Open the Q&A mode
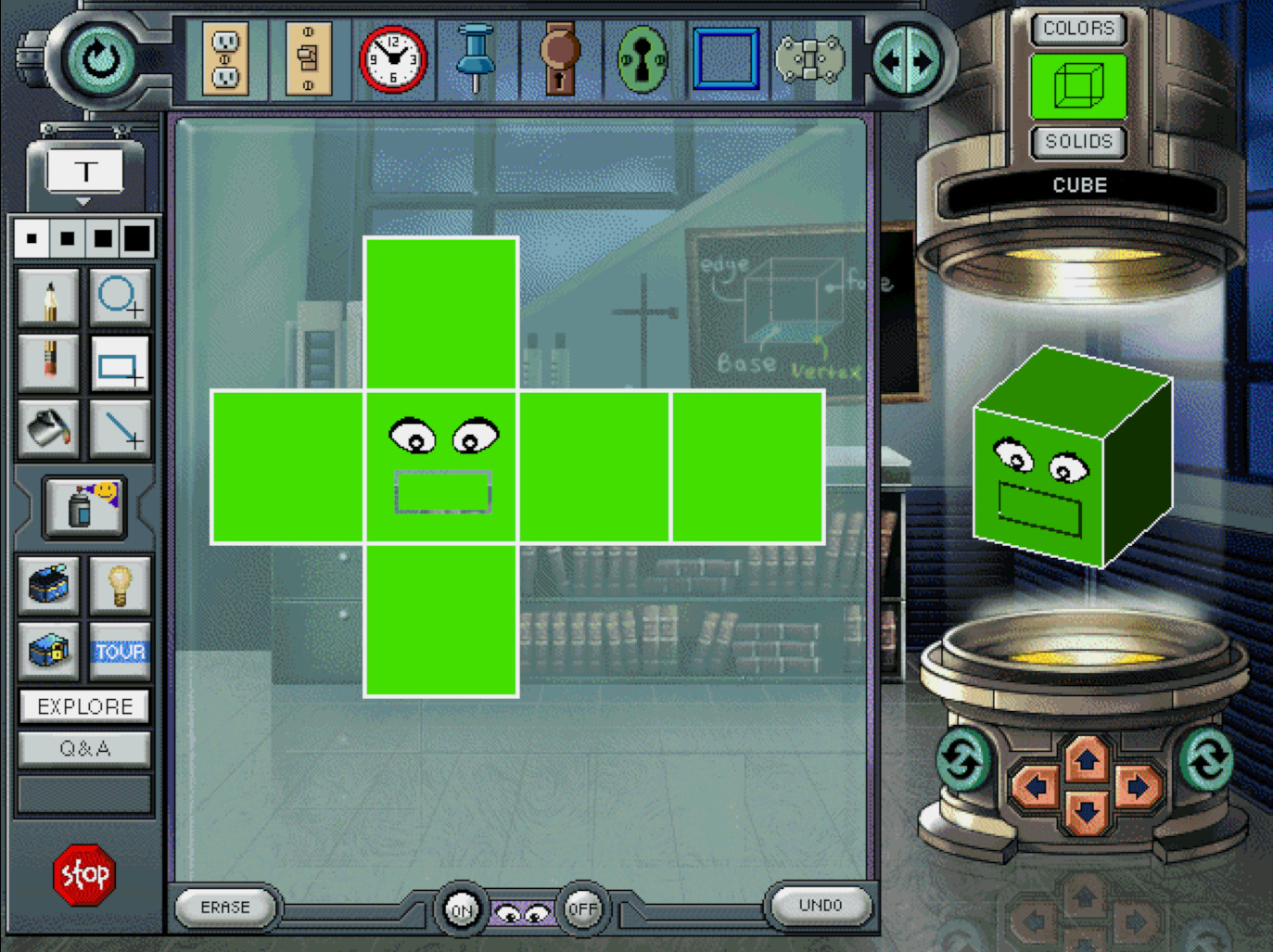1273x952 pixels. click(x=84, y=748)
